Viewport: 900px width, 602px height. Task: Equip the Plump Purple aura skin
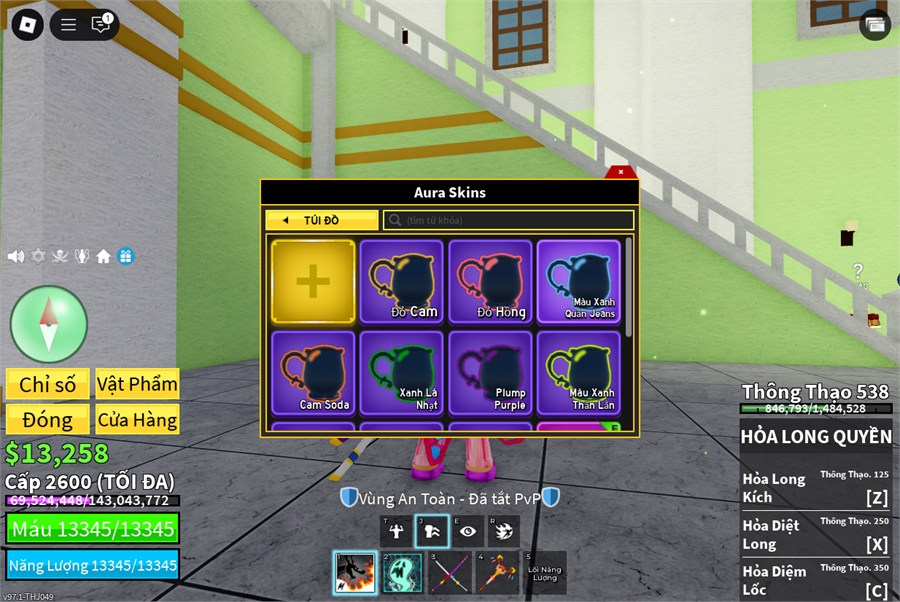(x=490, y=373)
